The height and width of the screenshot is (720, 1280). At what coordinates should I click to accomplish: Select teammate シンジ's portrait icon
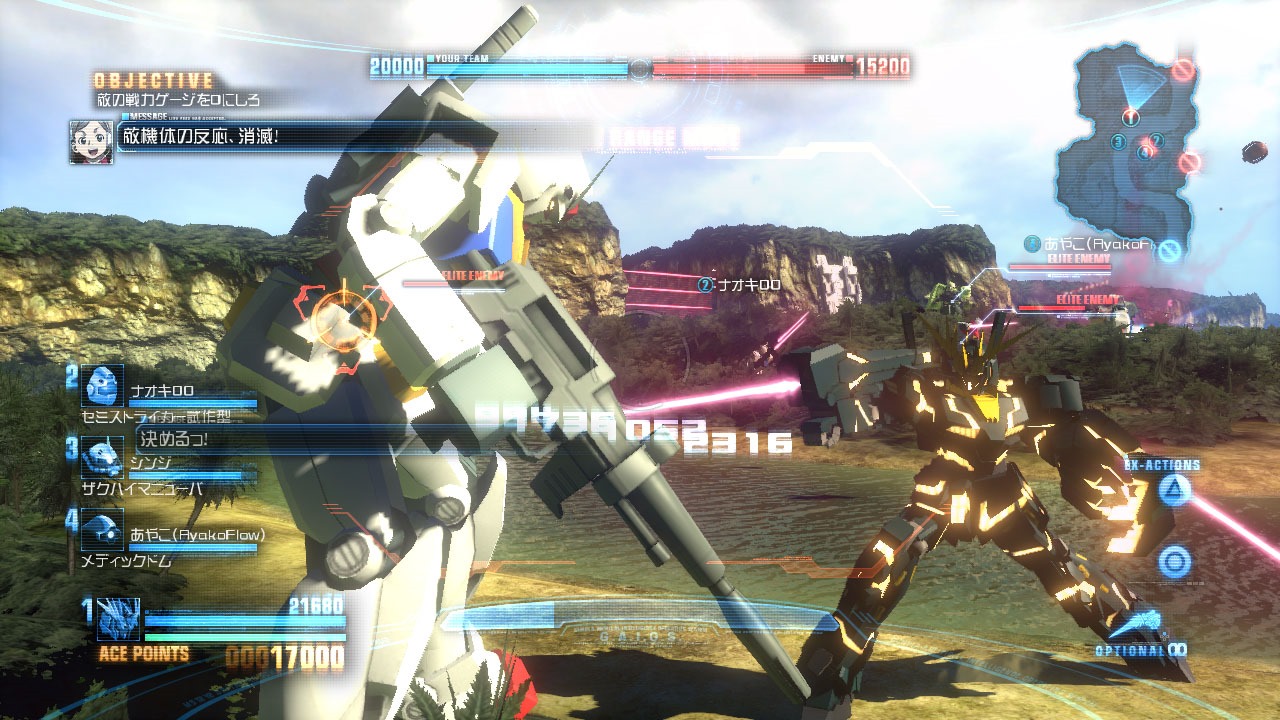pyautogui.click(x=101, y=457)
